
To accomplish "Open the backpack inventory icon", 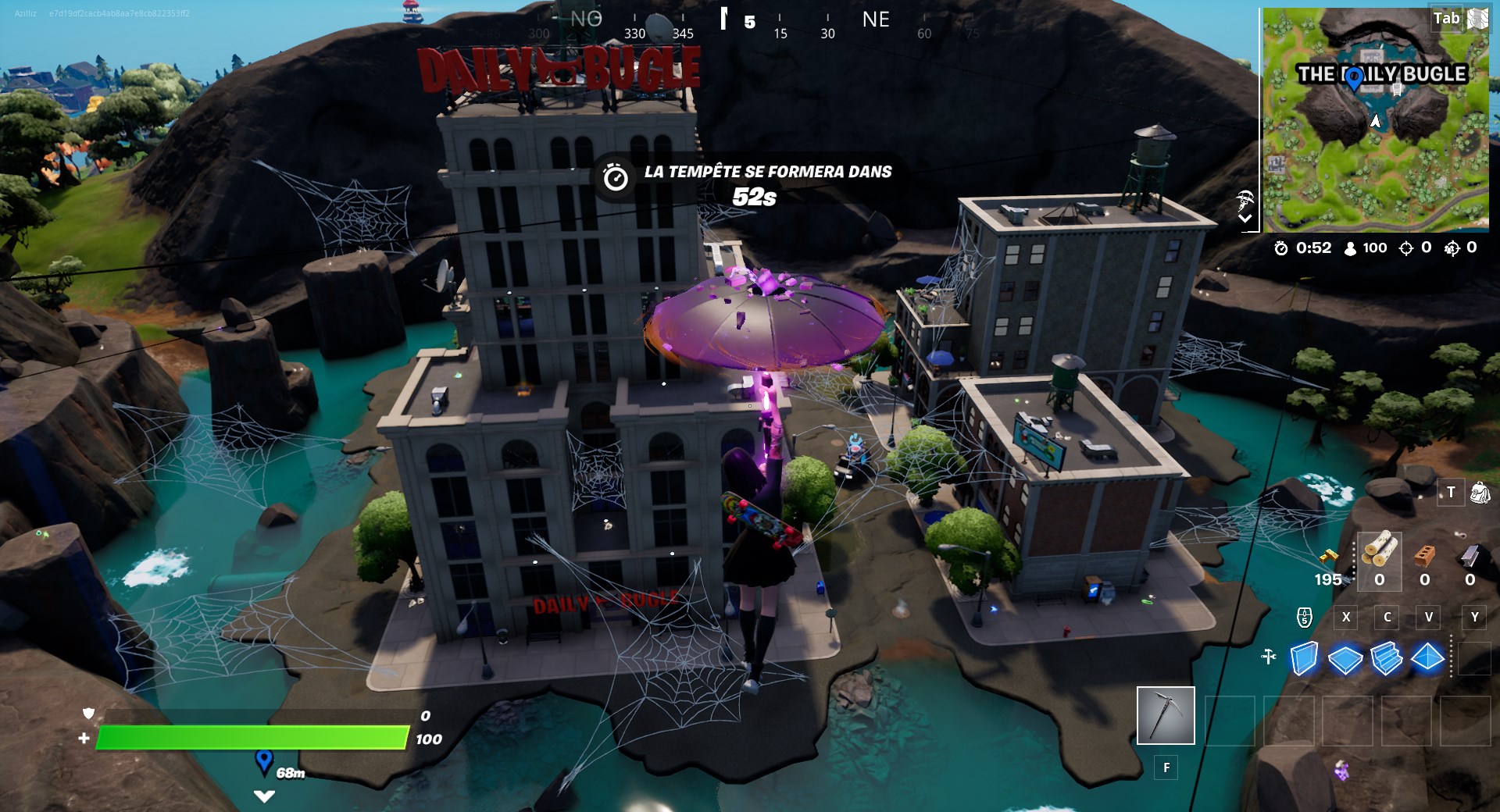I will (x=1480, y=493).
